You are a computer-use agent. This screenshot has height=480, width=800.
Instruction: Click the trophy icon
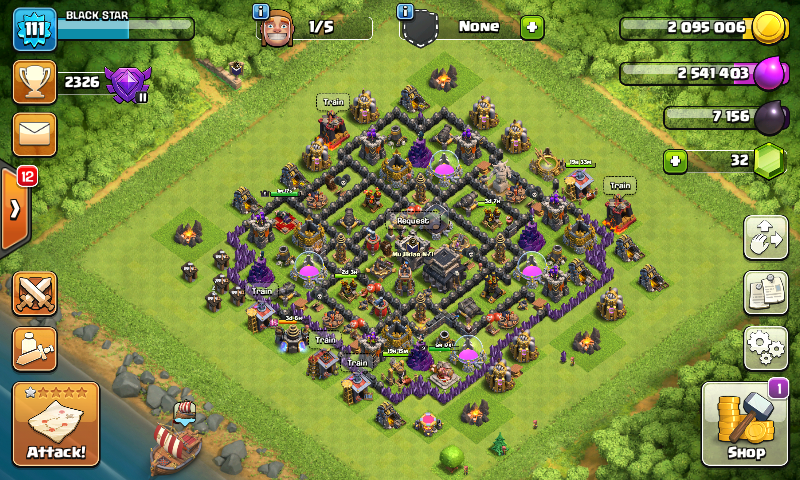click(34, 82)
